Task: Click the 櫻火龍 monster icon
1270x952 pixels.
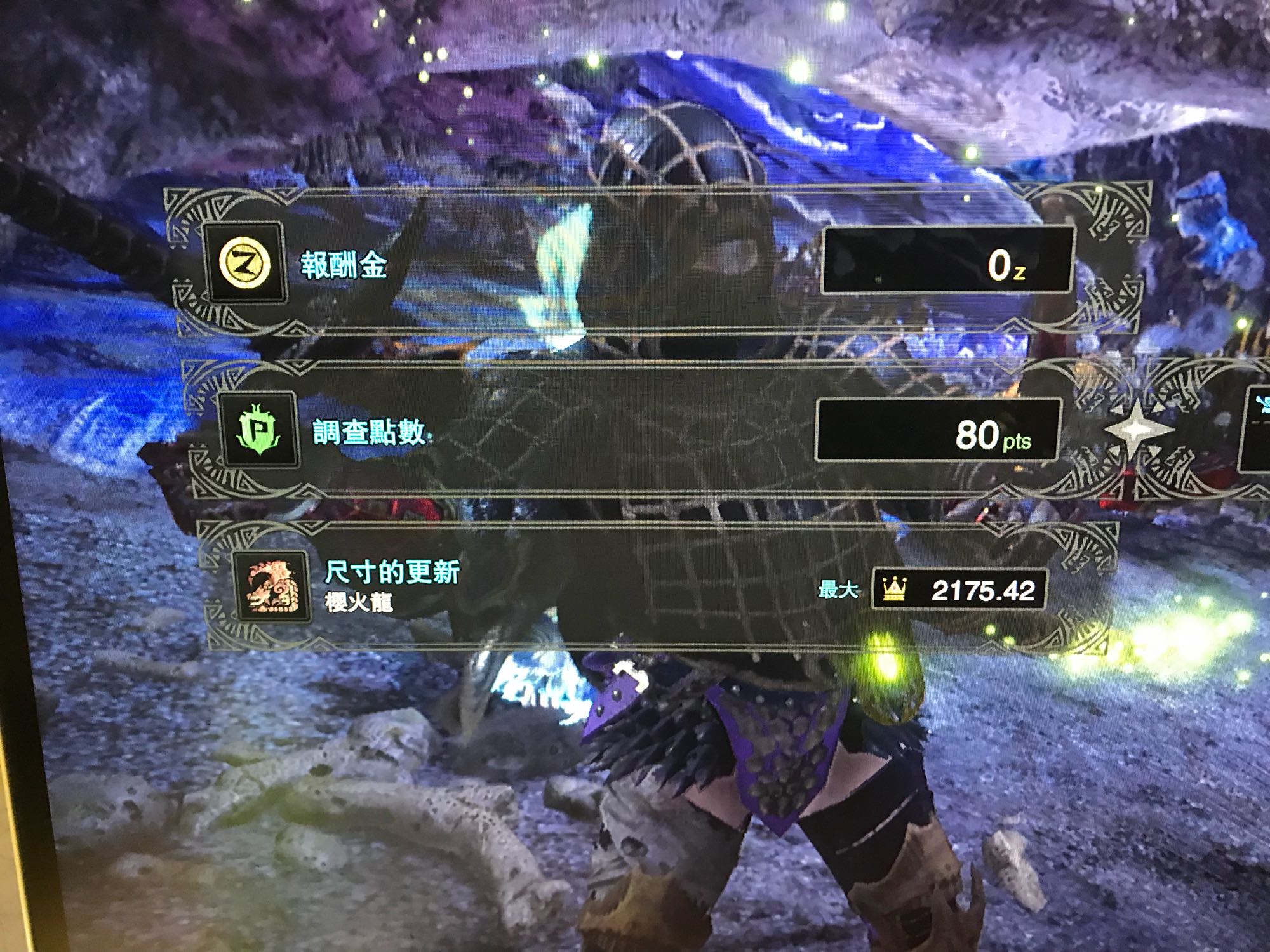Action: 272,587
